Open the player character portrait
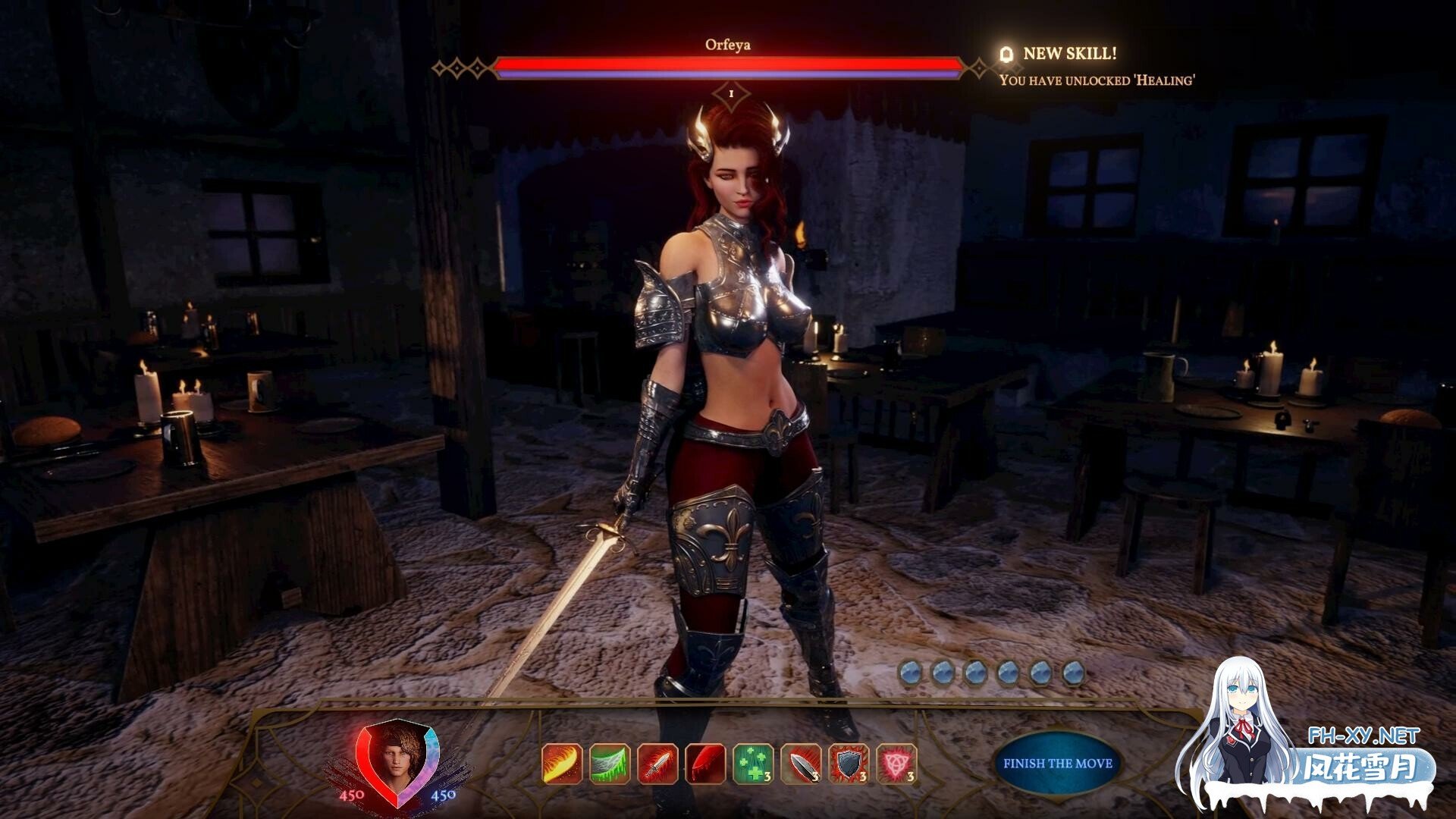The height and width of the screenshot is (819, 1456). pos(397,761)
